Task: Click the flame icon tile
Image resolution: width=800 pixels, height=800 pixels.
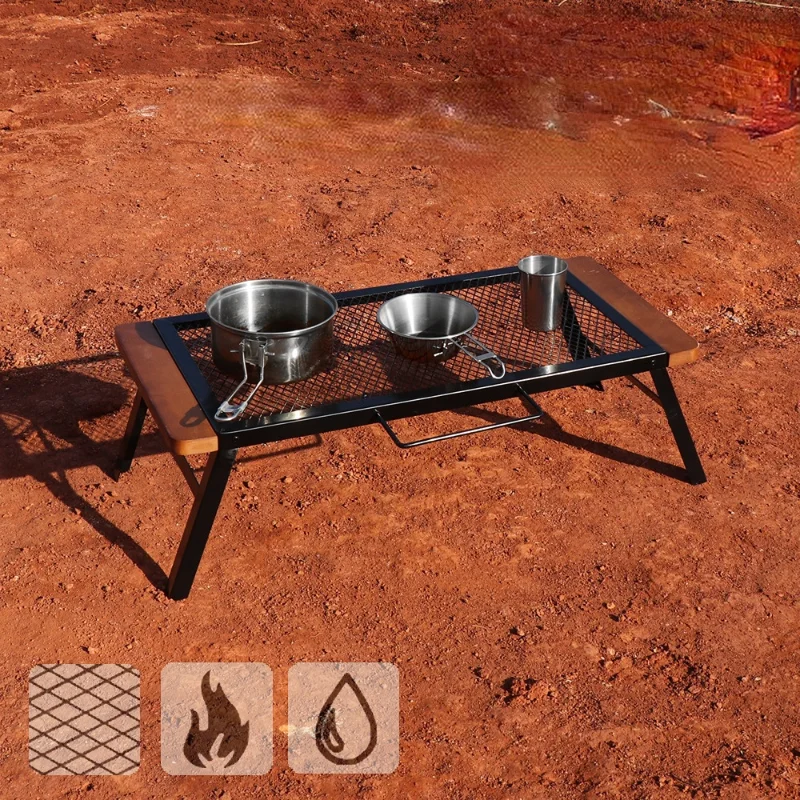Action: point(216,719)
